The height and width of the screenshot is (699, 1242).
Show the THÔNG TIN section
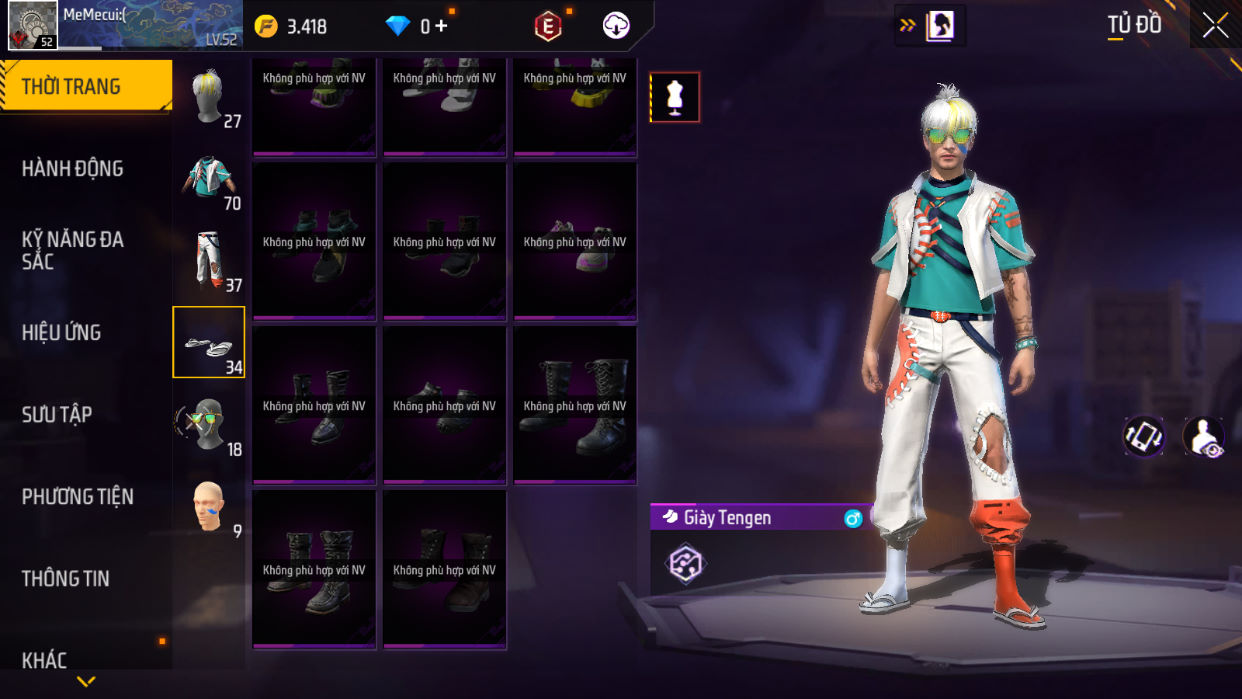[66, 578]
